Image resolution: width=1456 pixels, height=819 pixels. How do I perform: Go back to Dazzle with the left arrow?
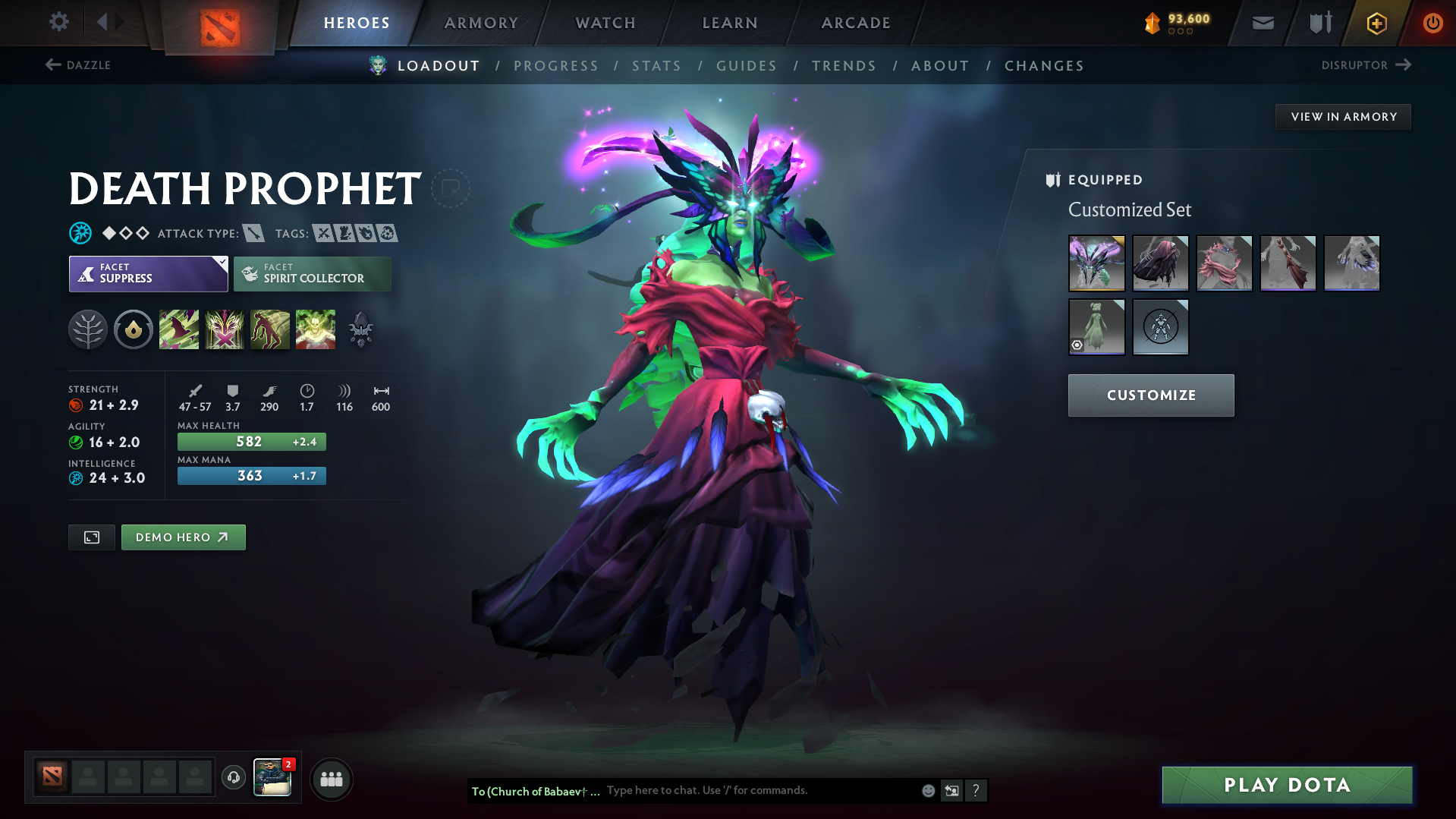tap(54, 65)
